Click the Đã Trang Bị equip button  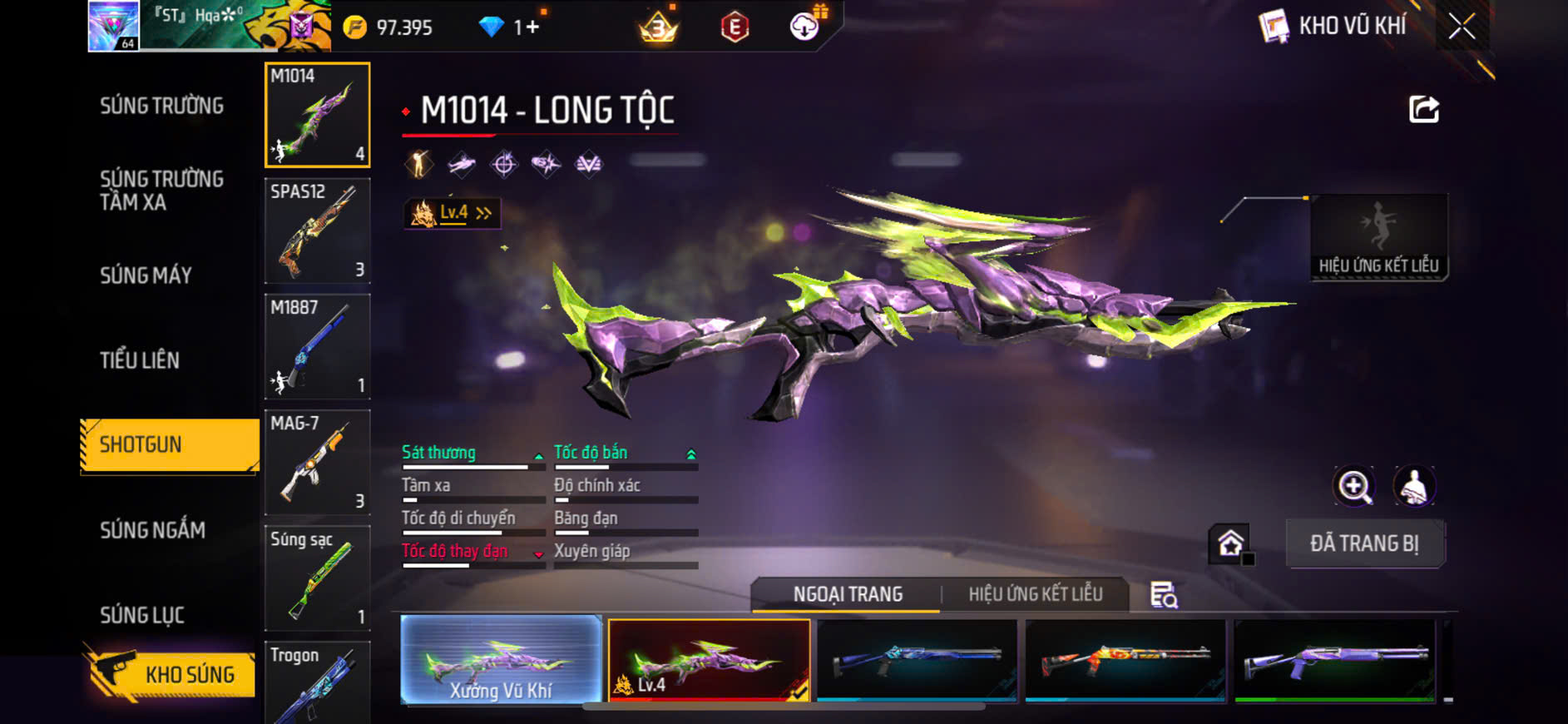point(1364,543)
